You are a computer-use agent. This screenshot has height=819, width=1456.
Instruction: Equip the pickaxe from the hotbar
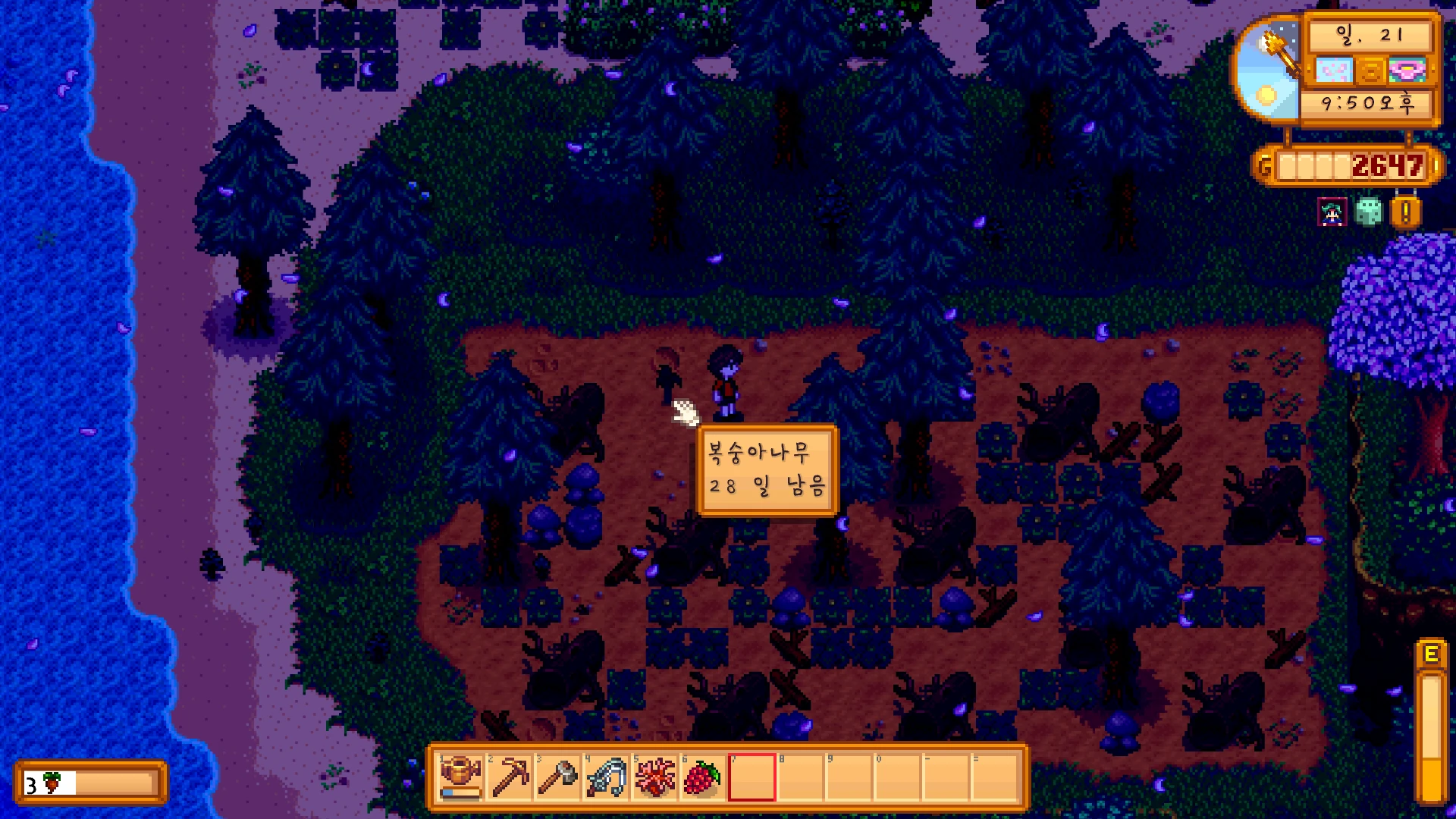[x=510, y=777]
